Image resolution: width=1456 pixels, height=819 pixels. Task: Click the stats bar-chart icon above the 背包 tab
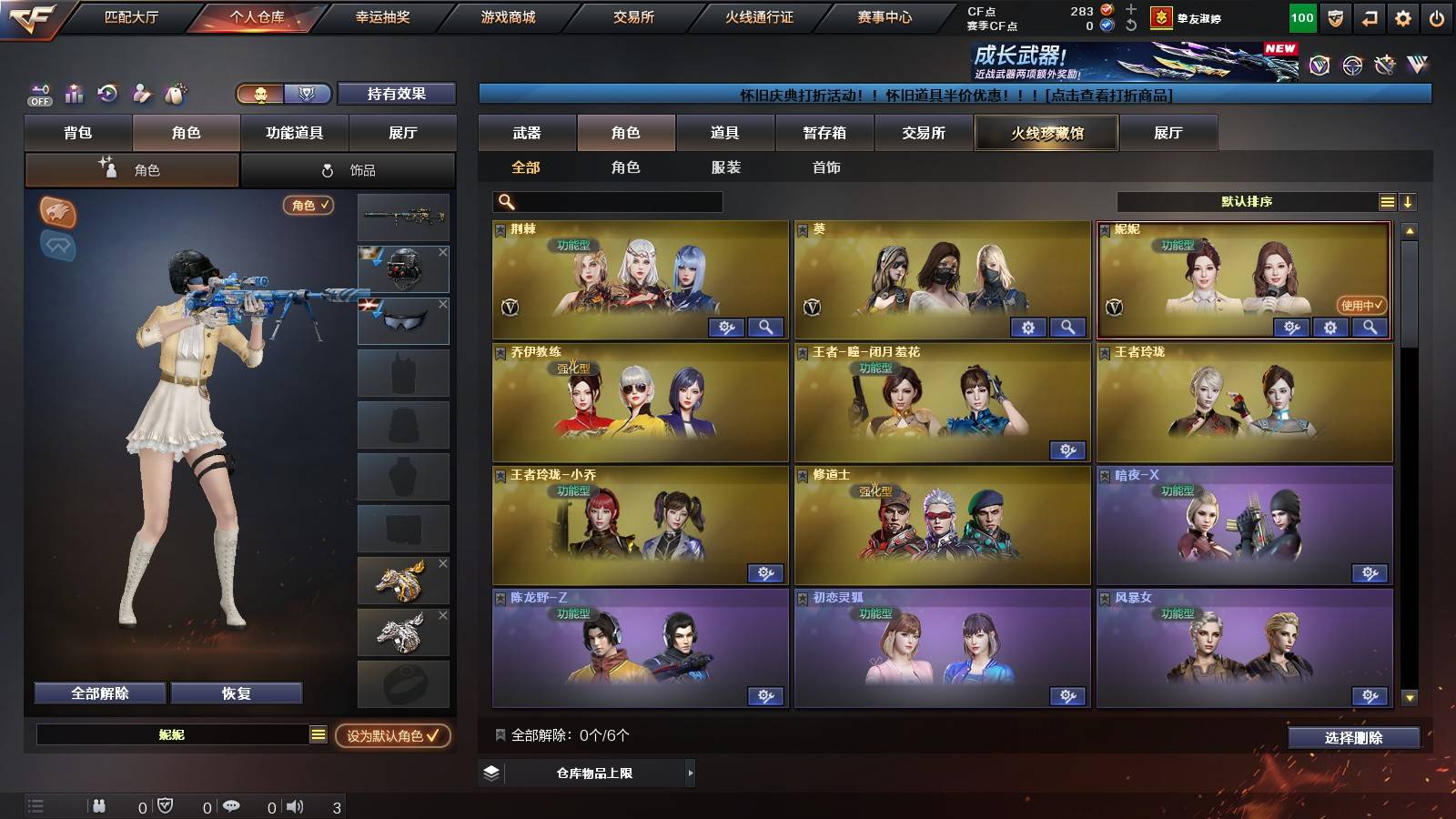tap(75, 92)
